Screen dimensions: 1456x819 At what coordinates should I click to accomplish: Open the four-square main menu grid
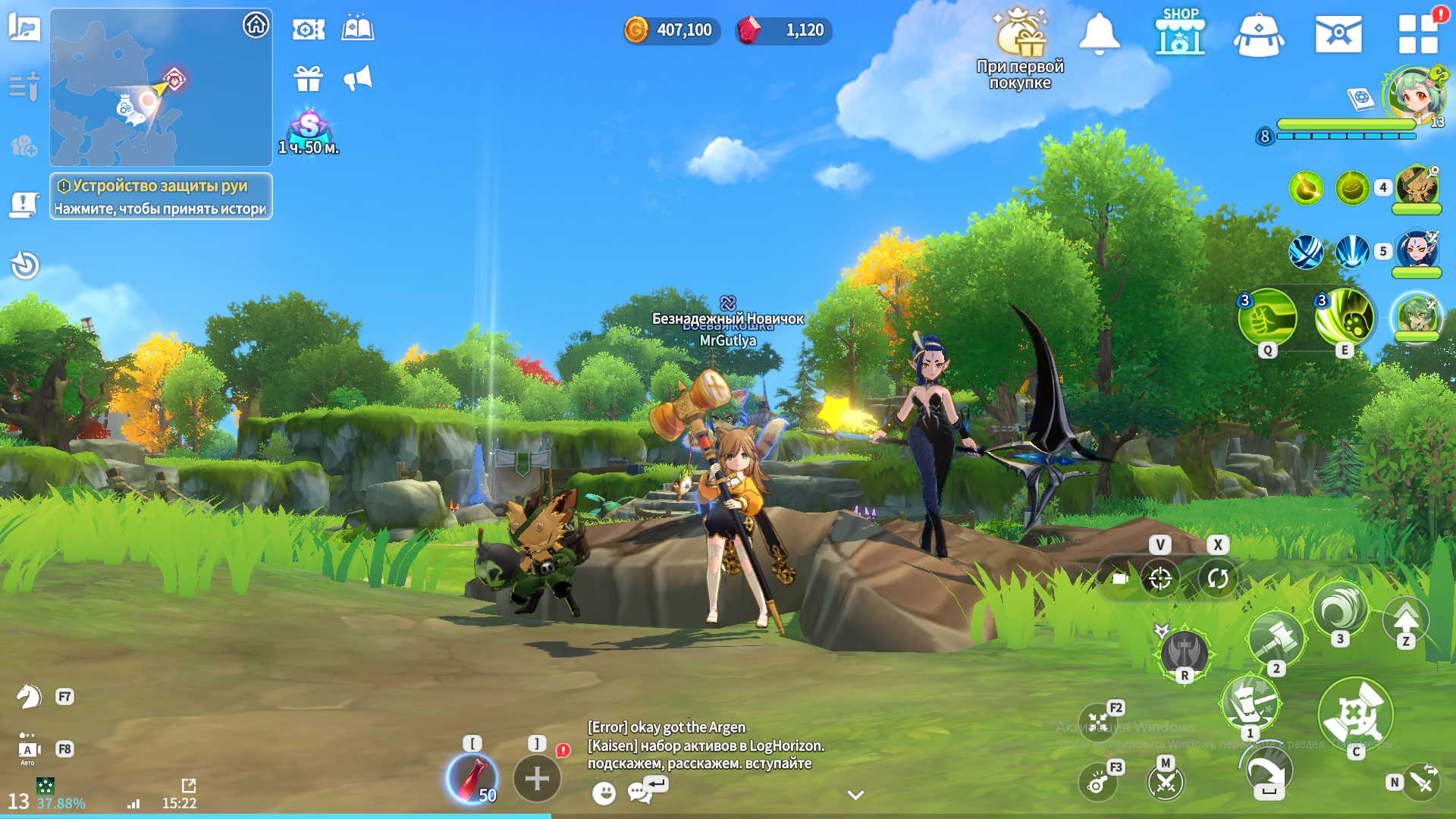(1417, 35)
